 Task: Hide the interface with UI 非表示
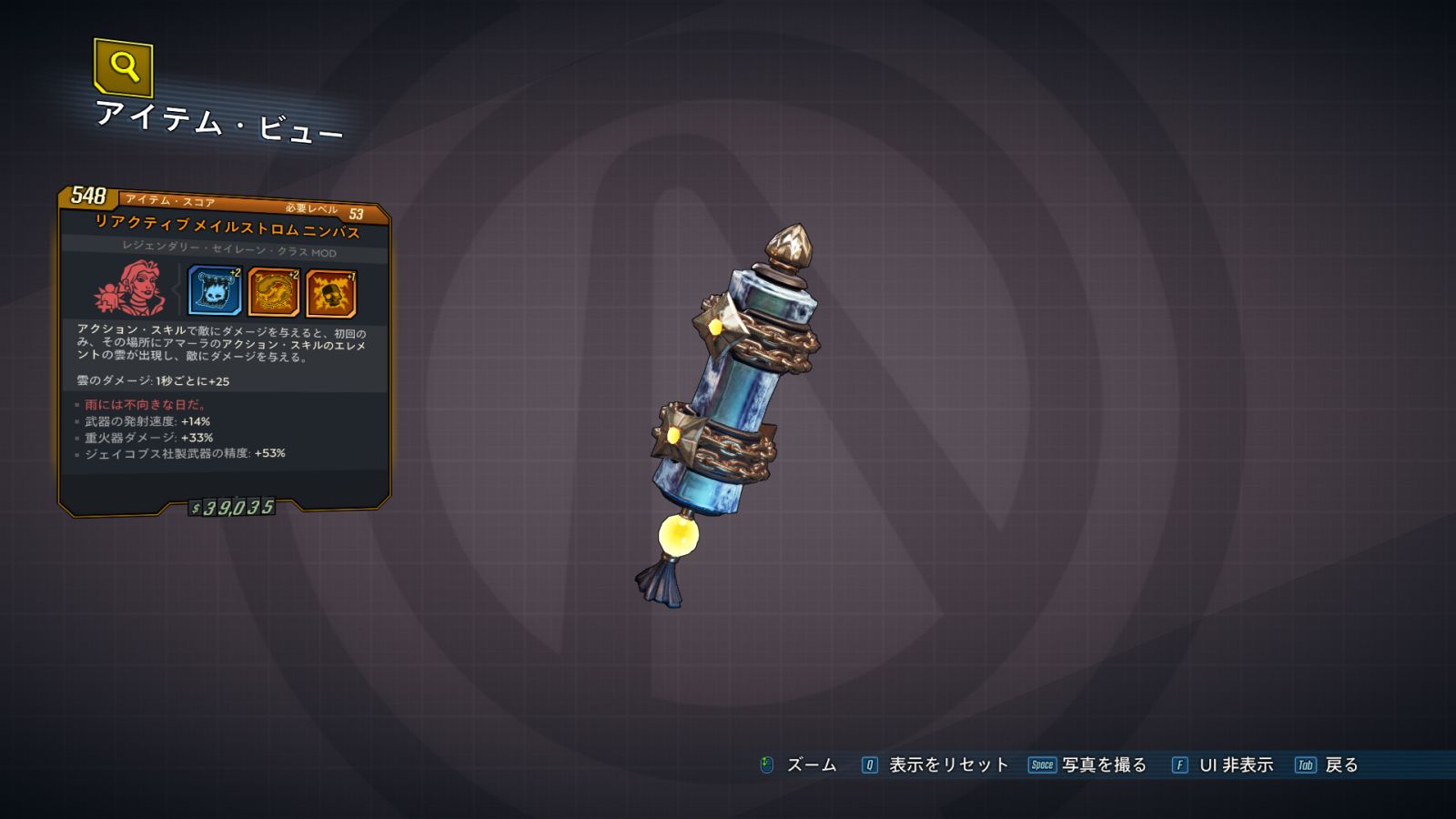click(x=1235, y=765)
